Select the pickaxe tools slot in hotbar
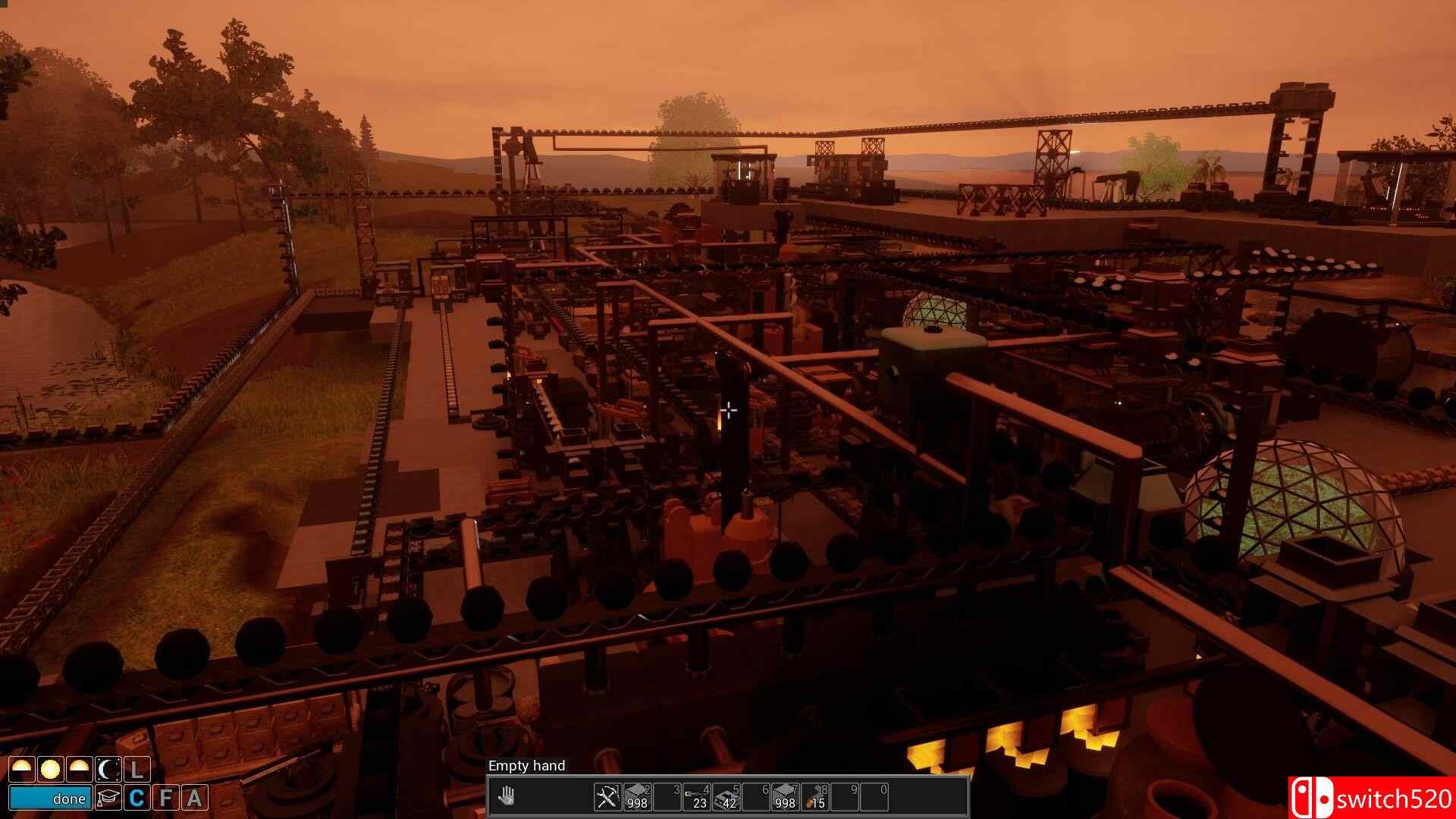The height and width of the screenshot is (819, 1456). coord(607,796)
